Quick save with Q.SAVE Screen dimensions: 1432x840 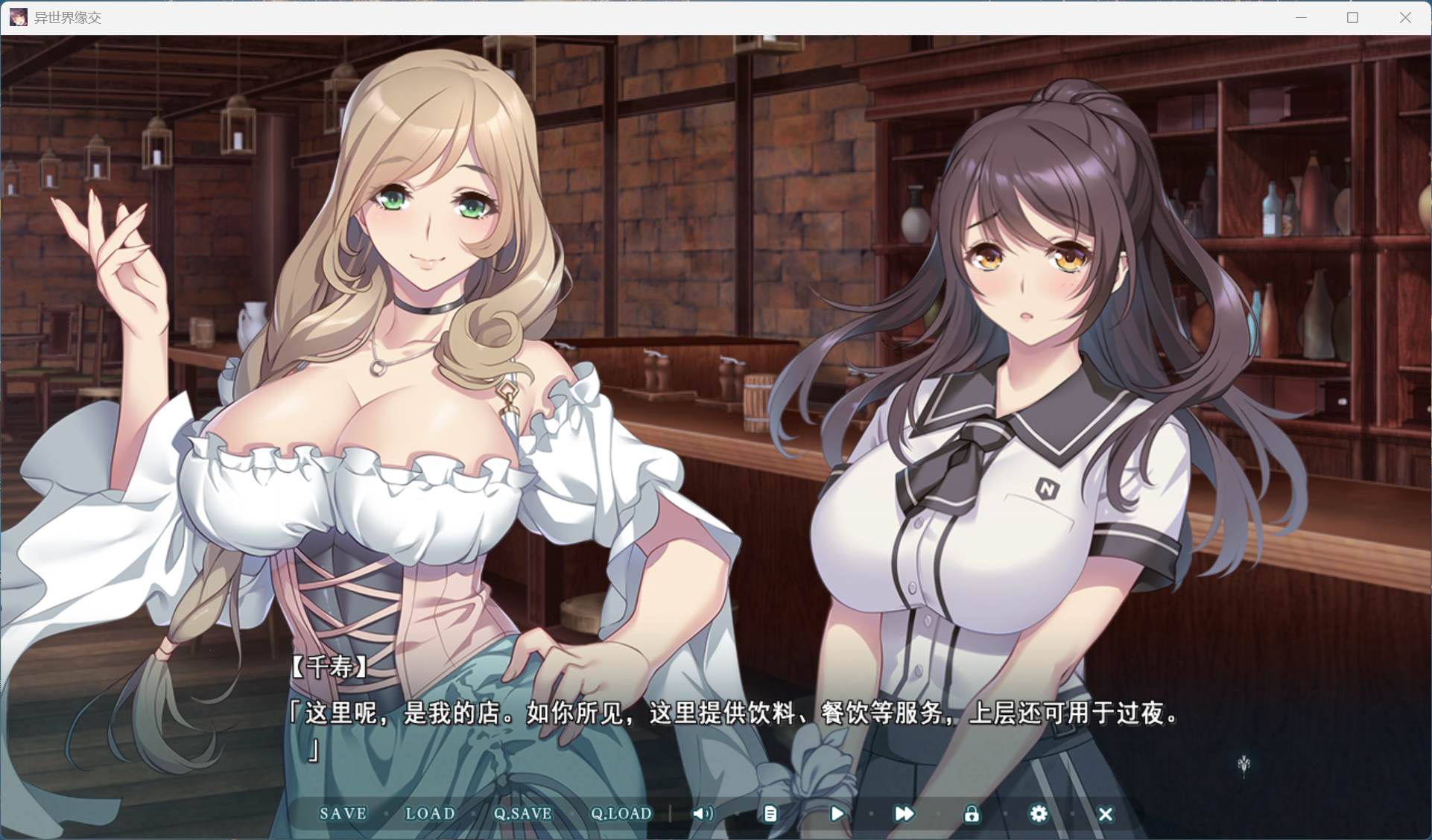[522, 814]
